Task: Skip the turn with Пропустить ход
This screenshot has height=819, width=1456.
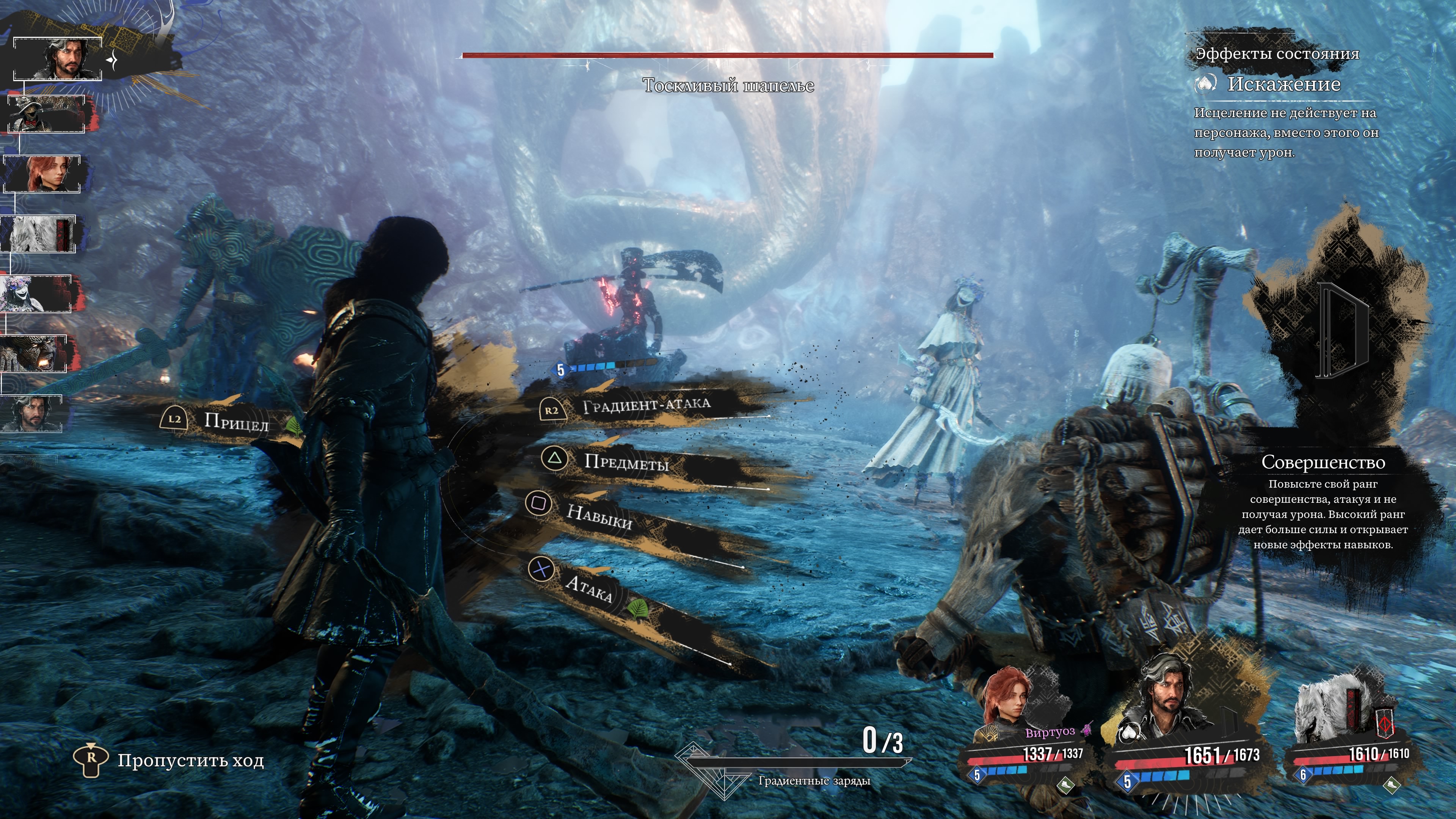Action: coord(190,761)
